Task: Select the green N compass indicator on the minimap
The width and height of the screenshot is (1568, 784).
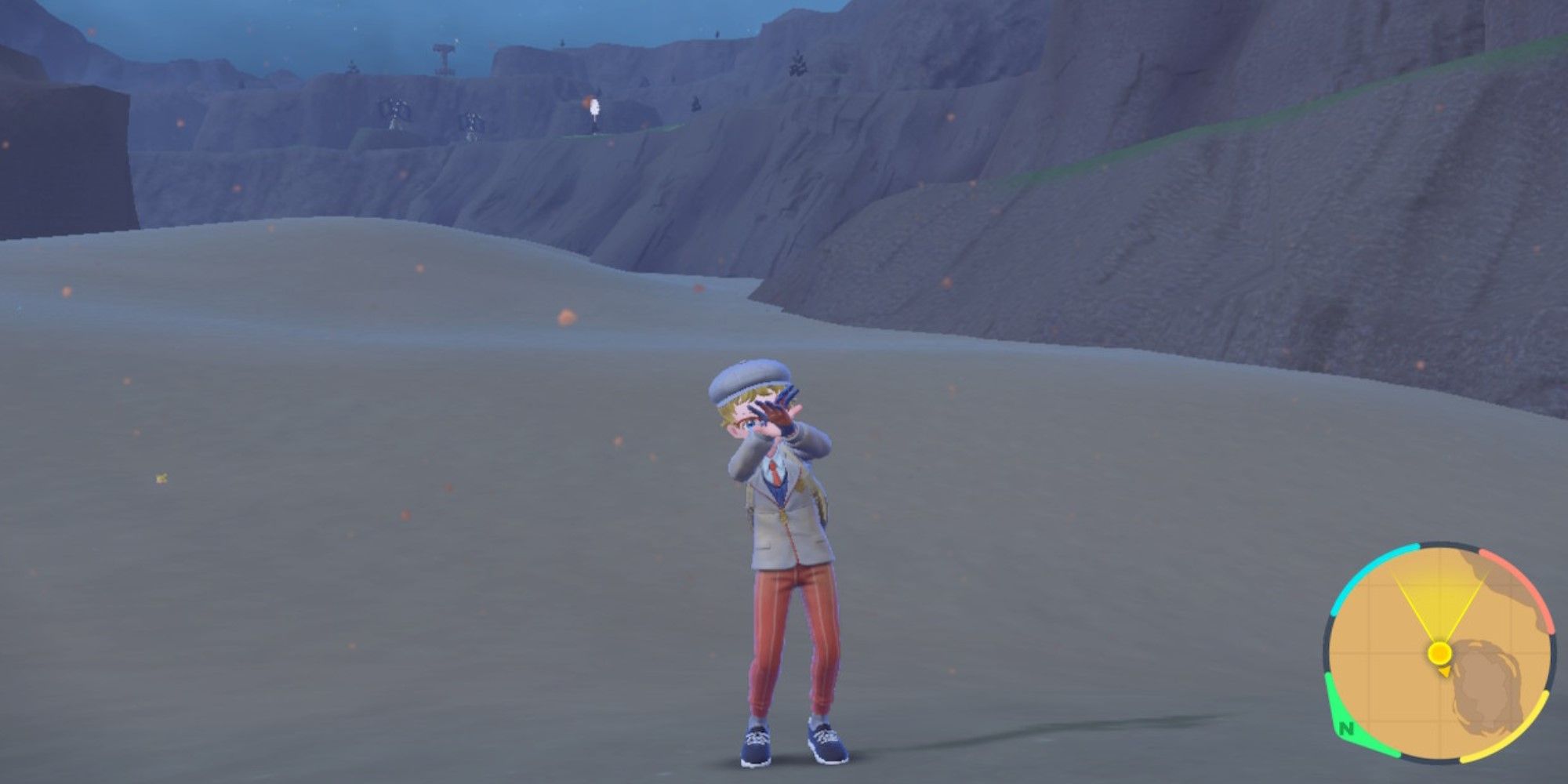Action: click(x=1346, y=729)
